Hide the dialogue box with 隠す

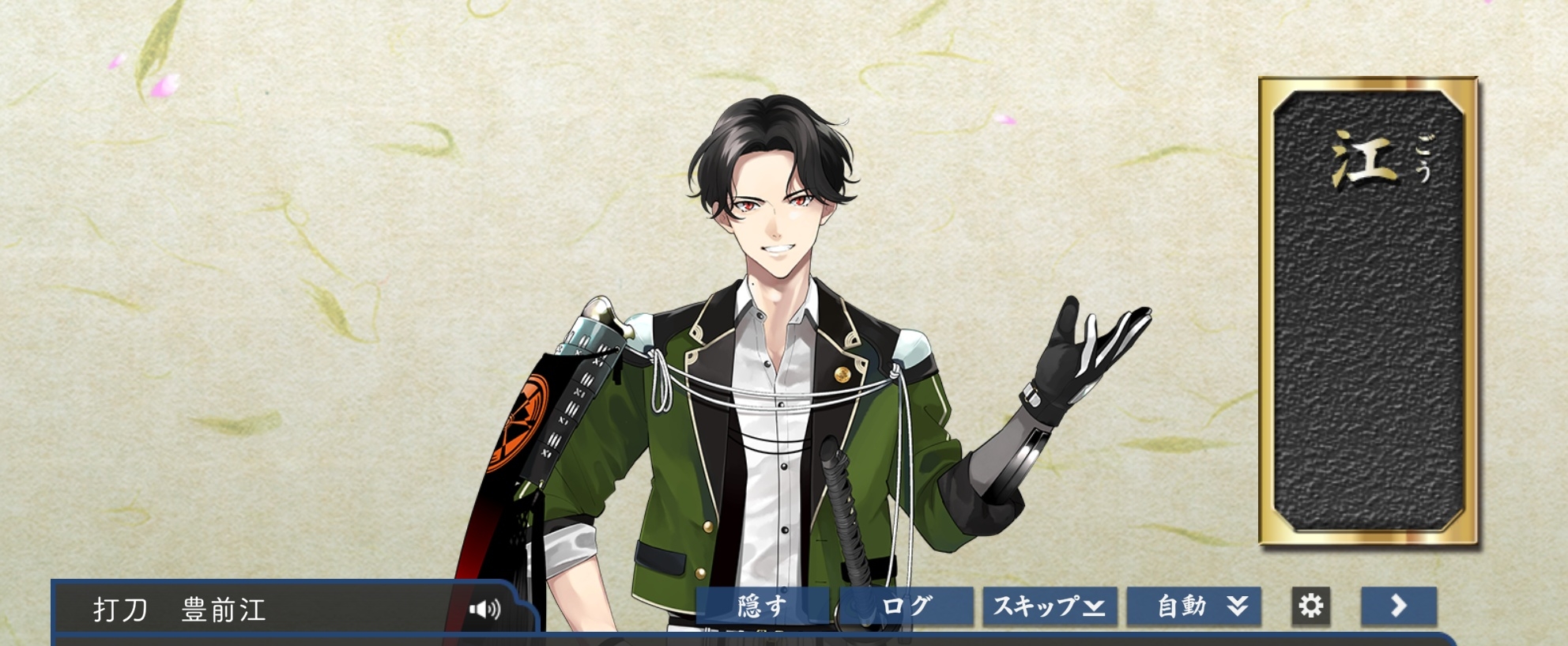coord(763,606)
